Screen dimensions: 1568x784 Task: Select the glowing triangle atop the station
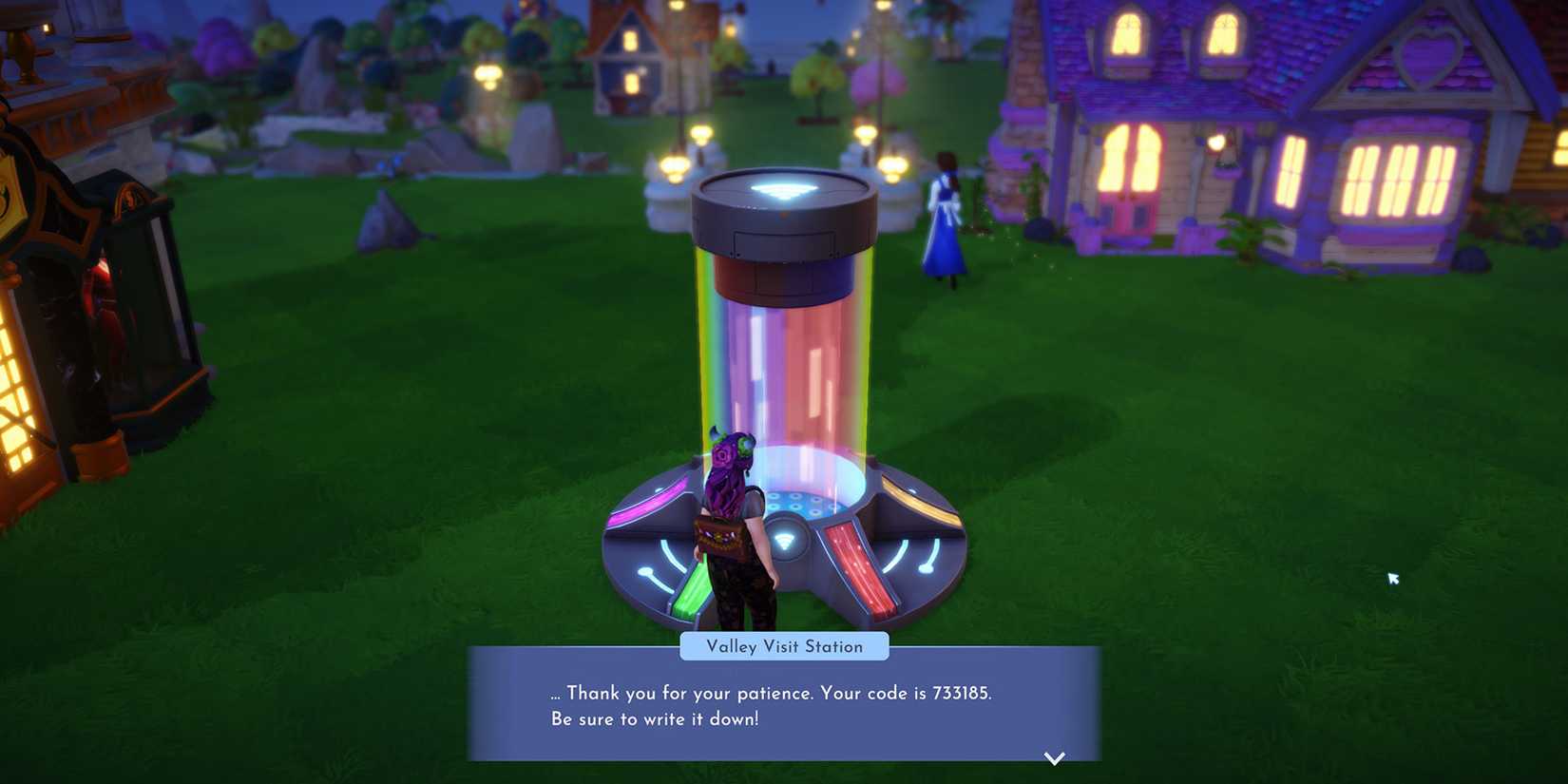781,186
